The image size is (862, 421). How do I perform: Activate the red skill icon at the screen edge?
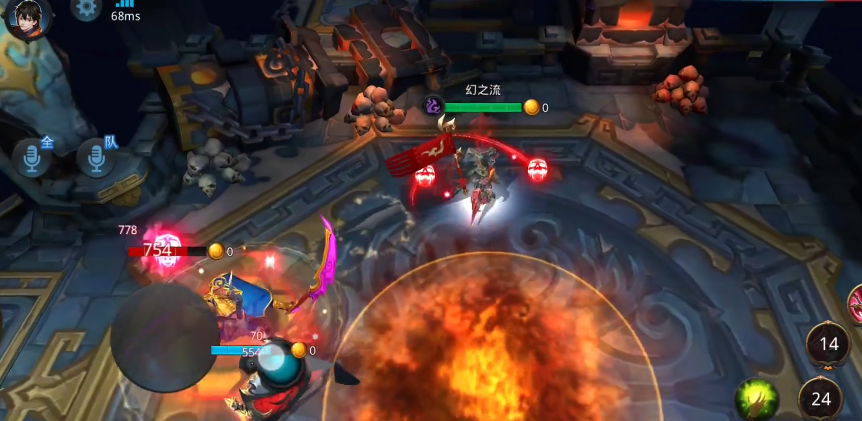(x=855, y=304)
